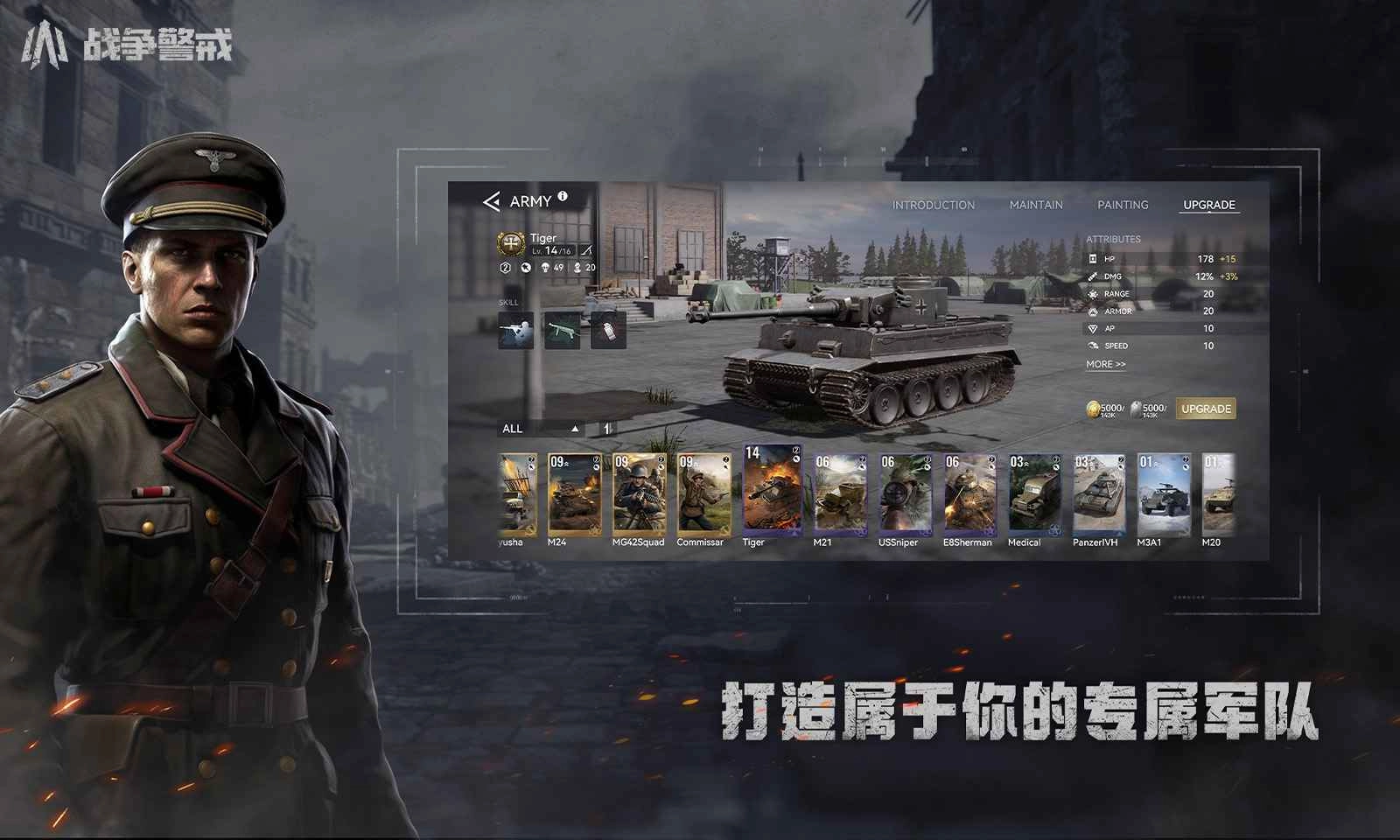Image resolution: width=1400 pixels, height=840 pixels.
Task: Click the Lv. 14/16 level progress bar
Action: [x=551, y=249]
